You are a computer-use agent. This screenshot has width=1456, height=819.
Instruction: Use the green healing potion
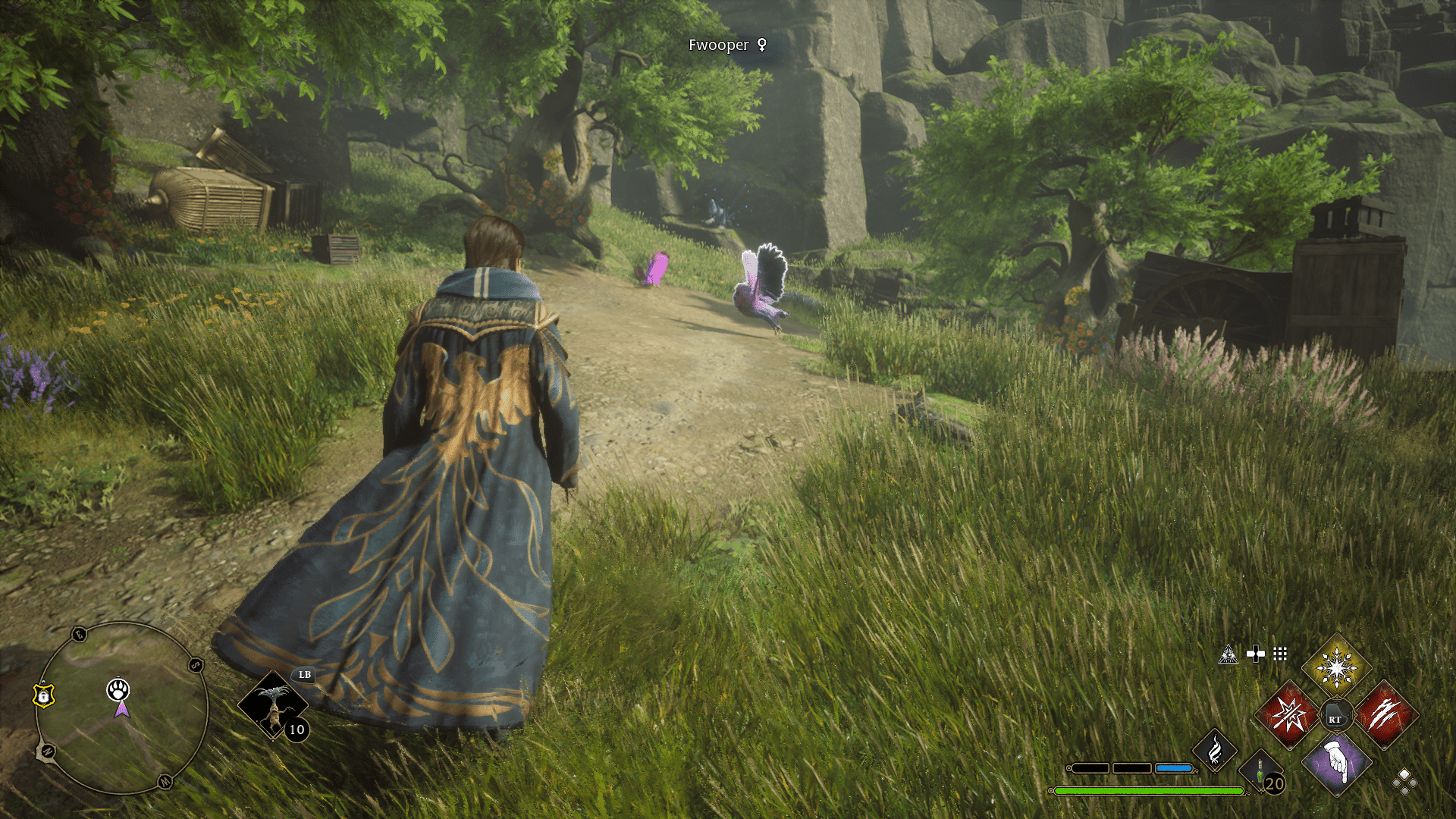[1260, 772]
